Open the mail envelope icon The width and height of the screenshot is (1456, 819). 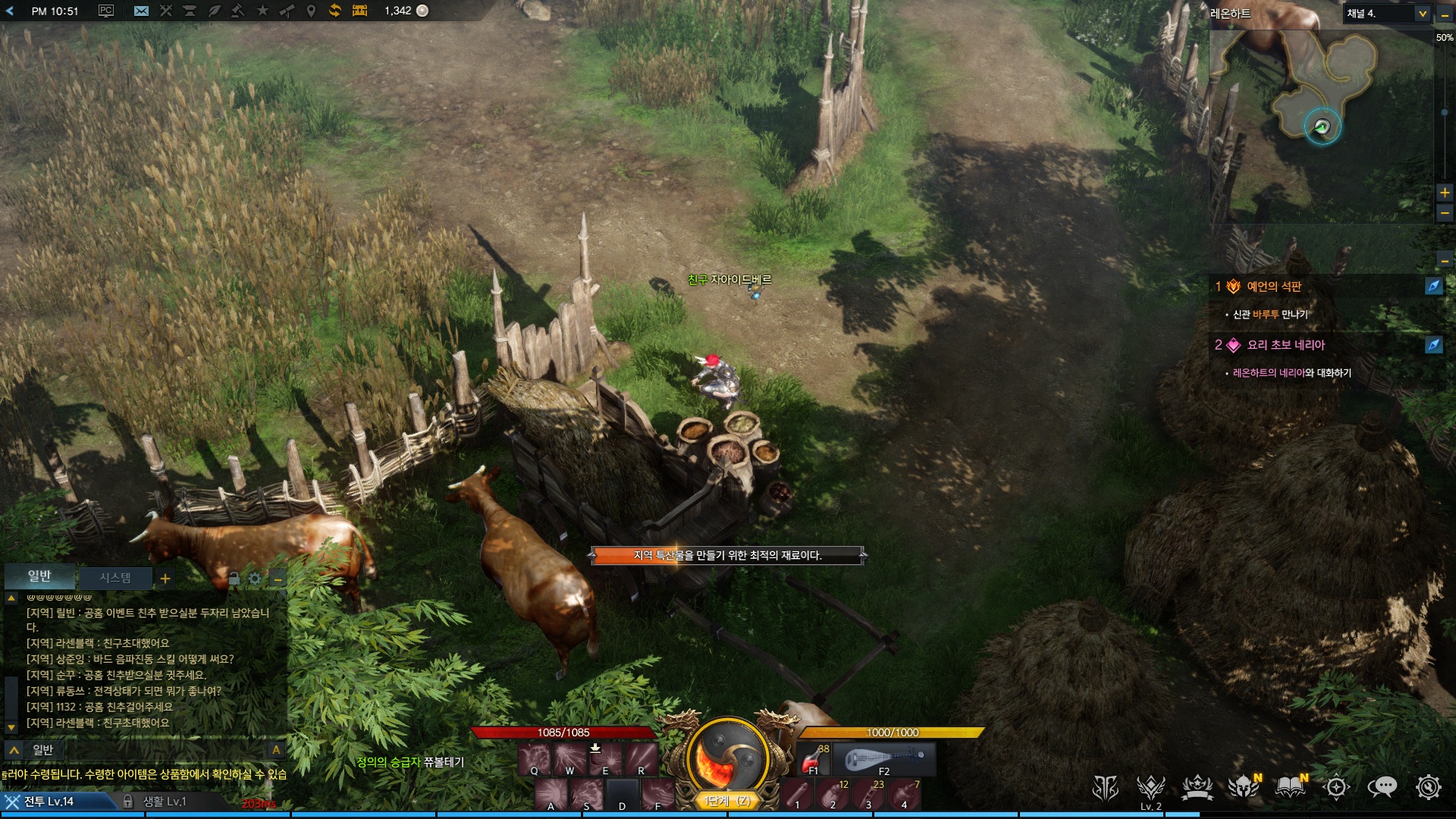tap(141, 11)
